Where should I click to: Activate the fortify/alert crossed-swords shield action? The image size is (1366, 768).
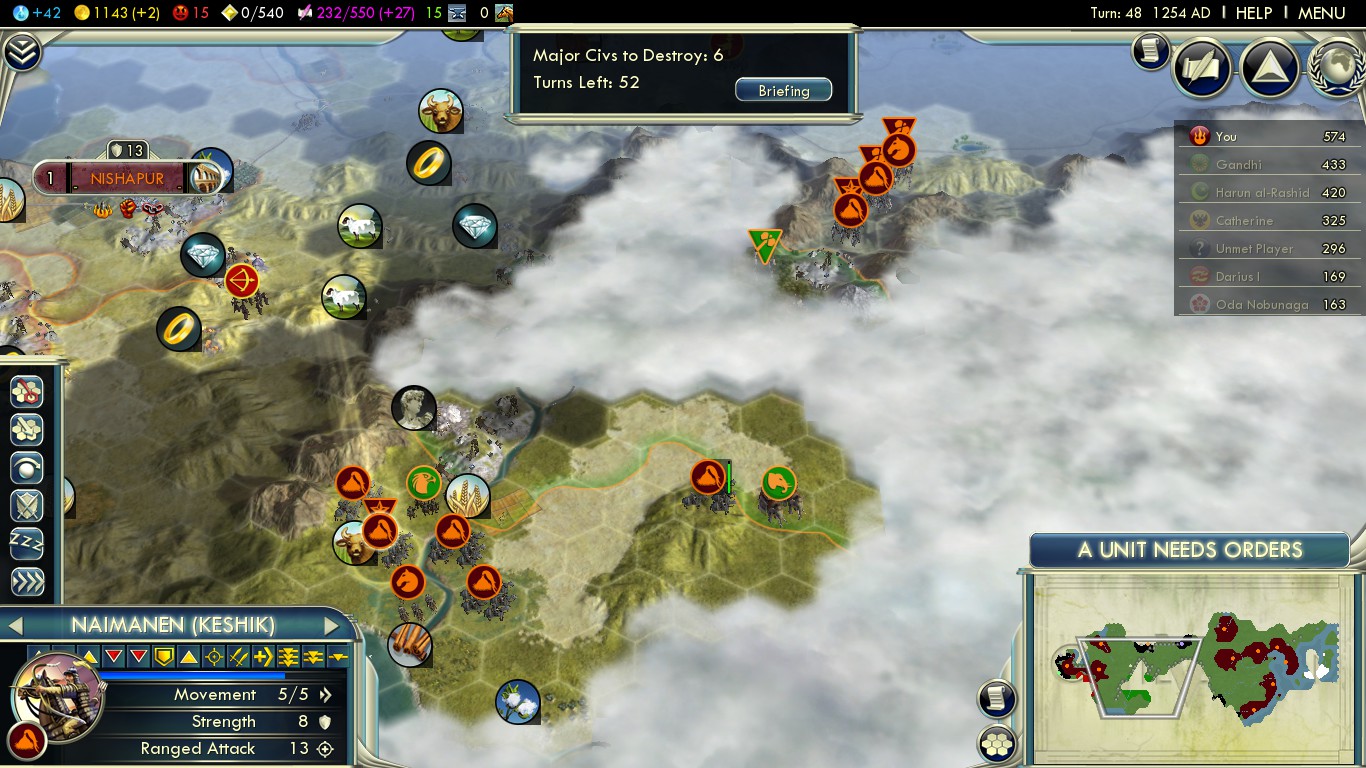coord(27,506)
